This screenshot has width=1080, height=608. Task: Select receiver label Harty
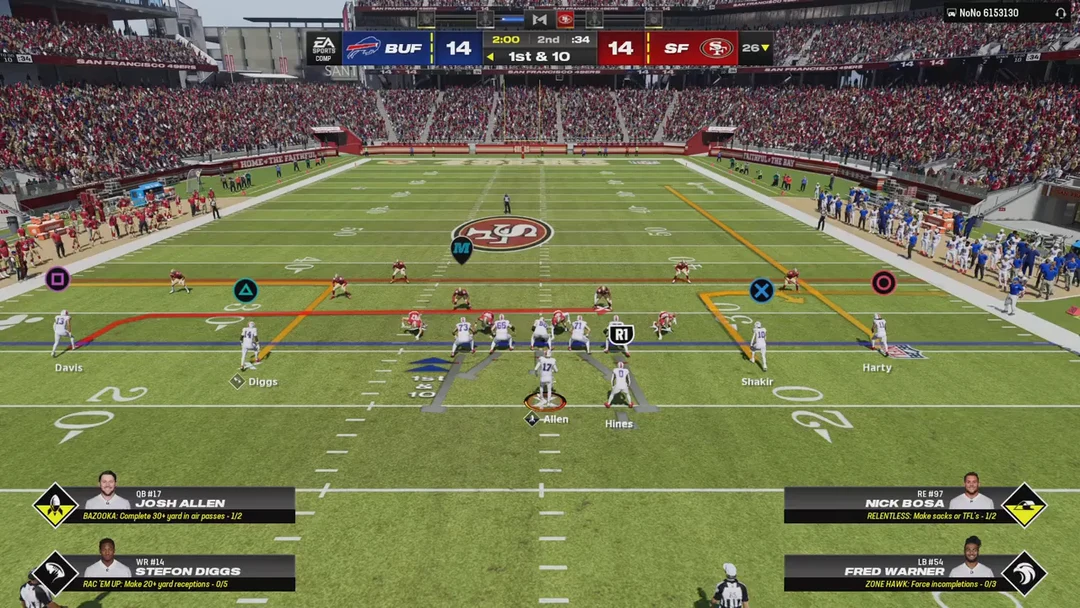click(877, 368)
